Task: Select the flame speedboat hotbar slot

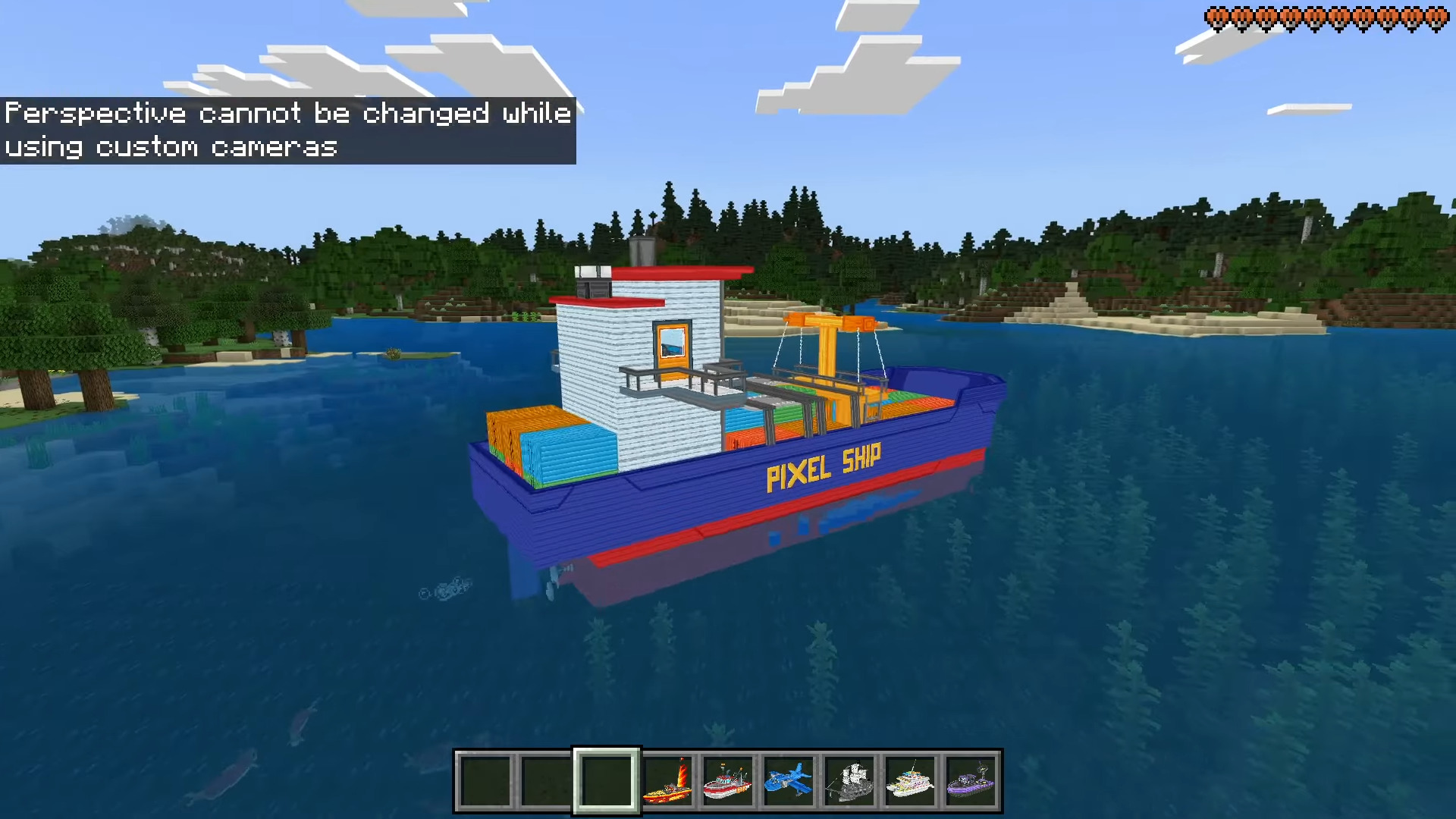Action: pos(667,781)
